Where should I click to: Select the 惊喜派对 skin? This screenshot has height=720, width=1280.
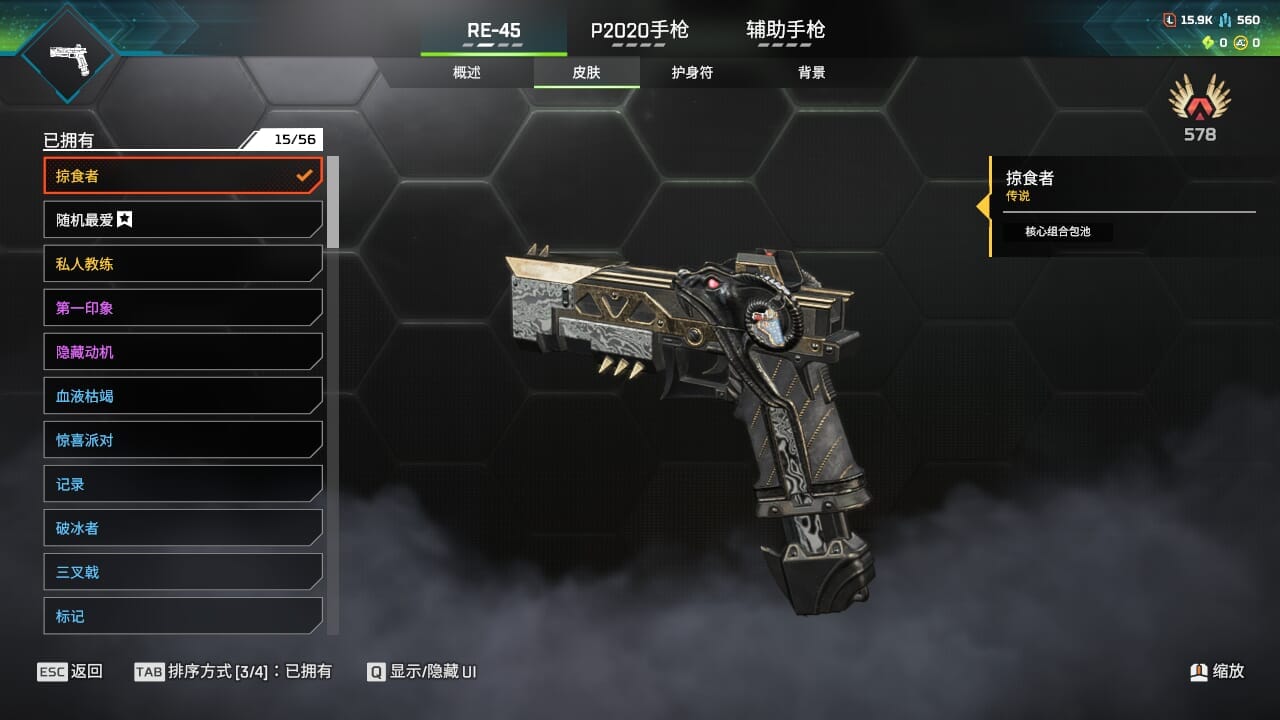183,440
